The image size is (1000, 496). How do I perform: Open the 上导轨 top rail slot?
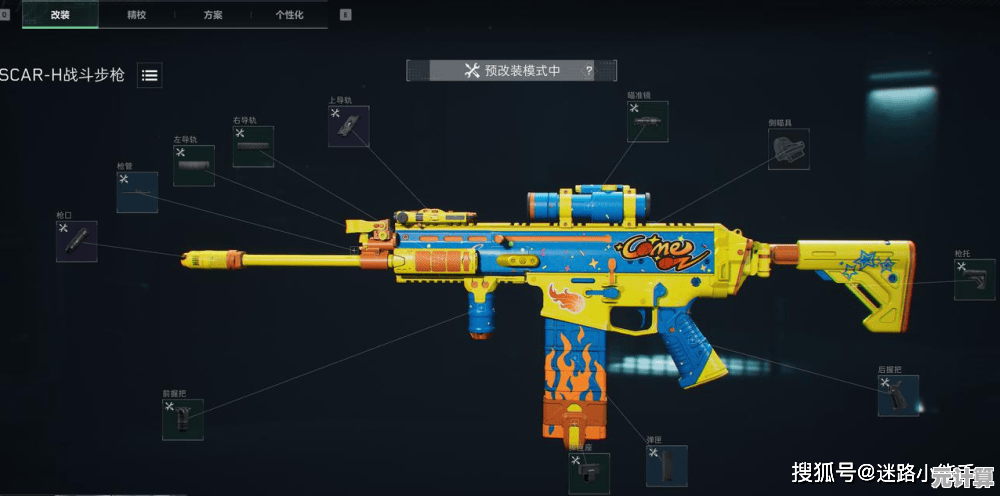point(348,126)
